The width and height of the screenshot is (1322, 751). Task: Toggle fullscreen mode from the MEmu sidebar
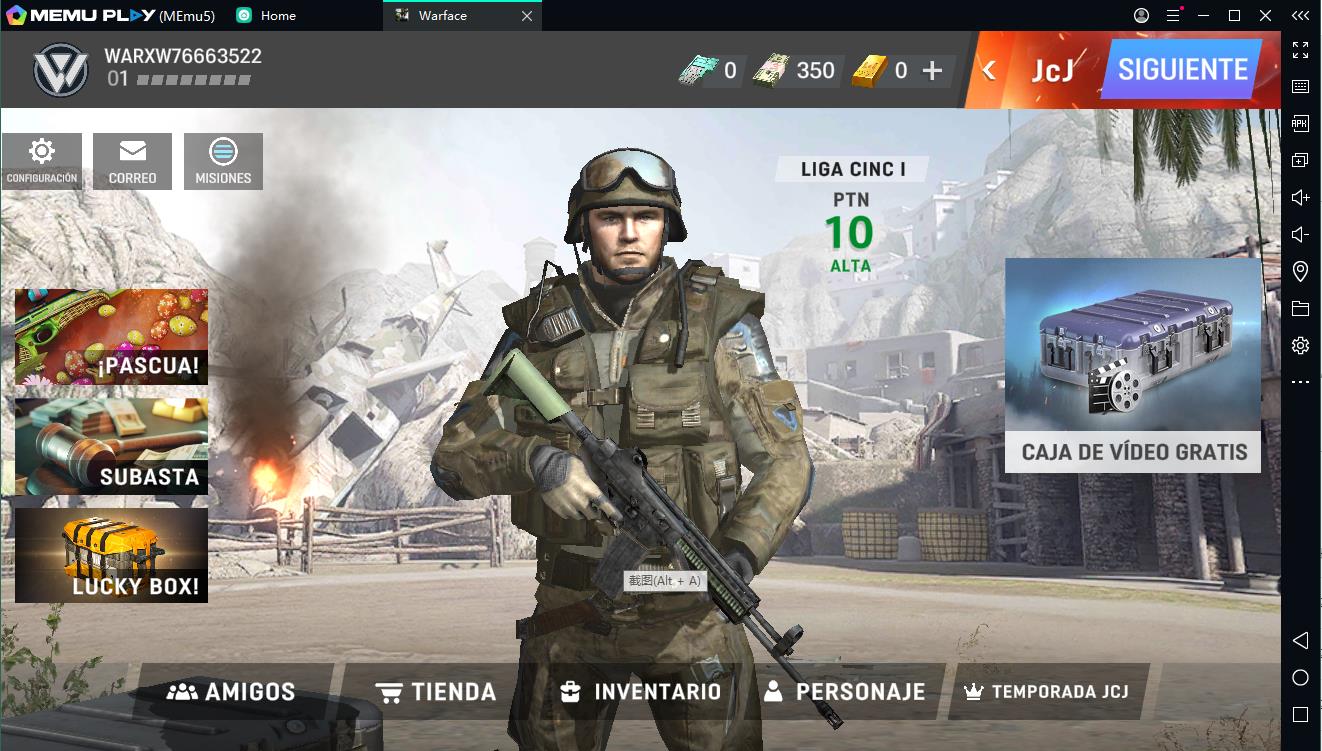(x=1300, y=48)
